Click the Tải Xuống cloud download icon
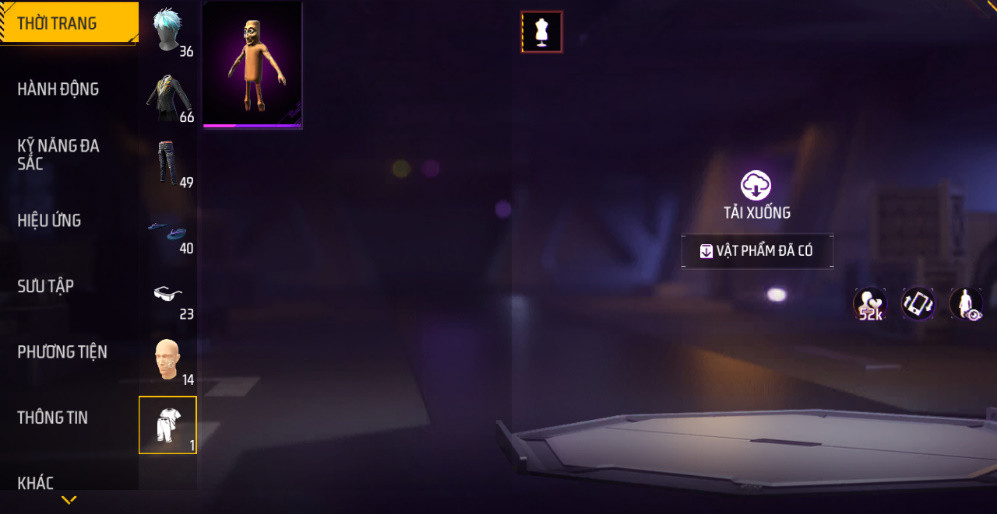 [757, 185]
